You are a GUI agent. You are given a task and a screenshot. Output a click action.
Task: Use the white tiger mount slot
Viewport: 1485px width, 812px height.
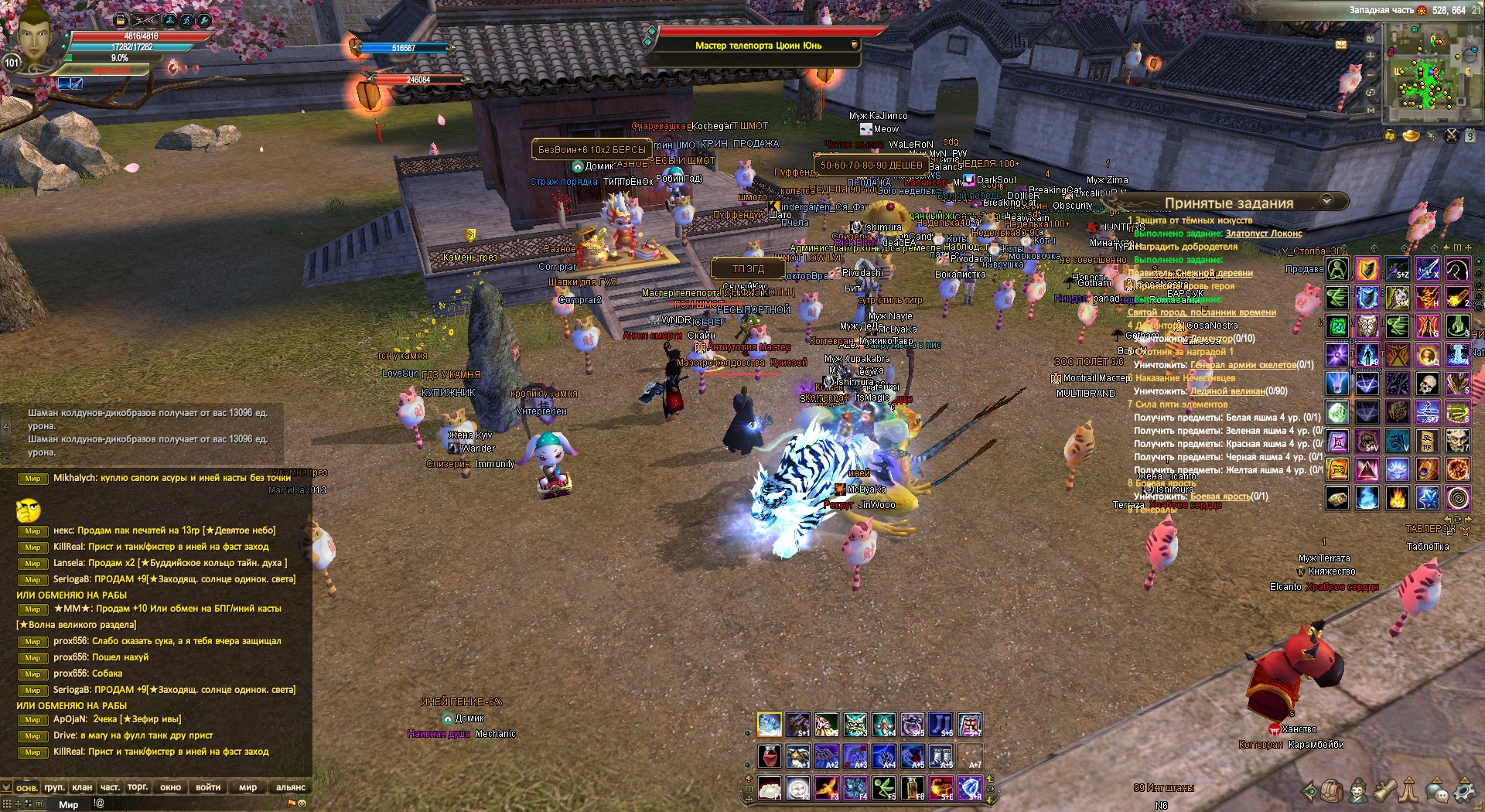click(769, 725)
